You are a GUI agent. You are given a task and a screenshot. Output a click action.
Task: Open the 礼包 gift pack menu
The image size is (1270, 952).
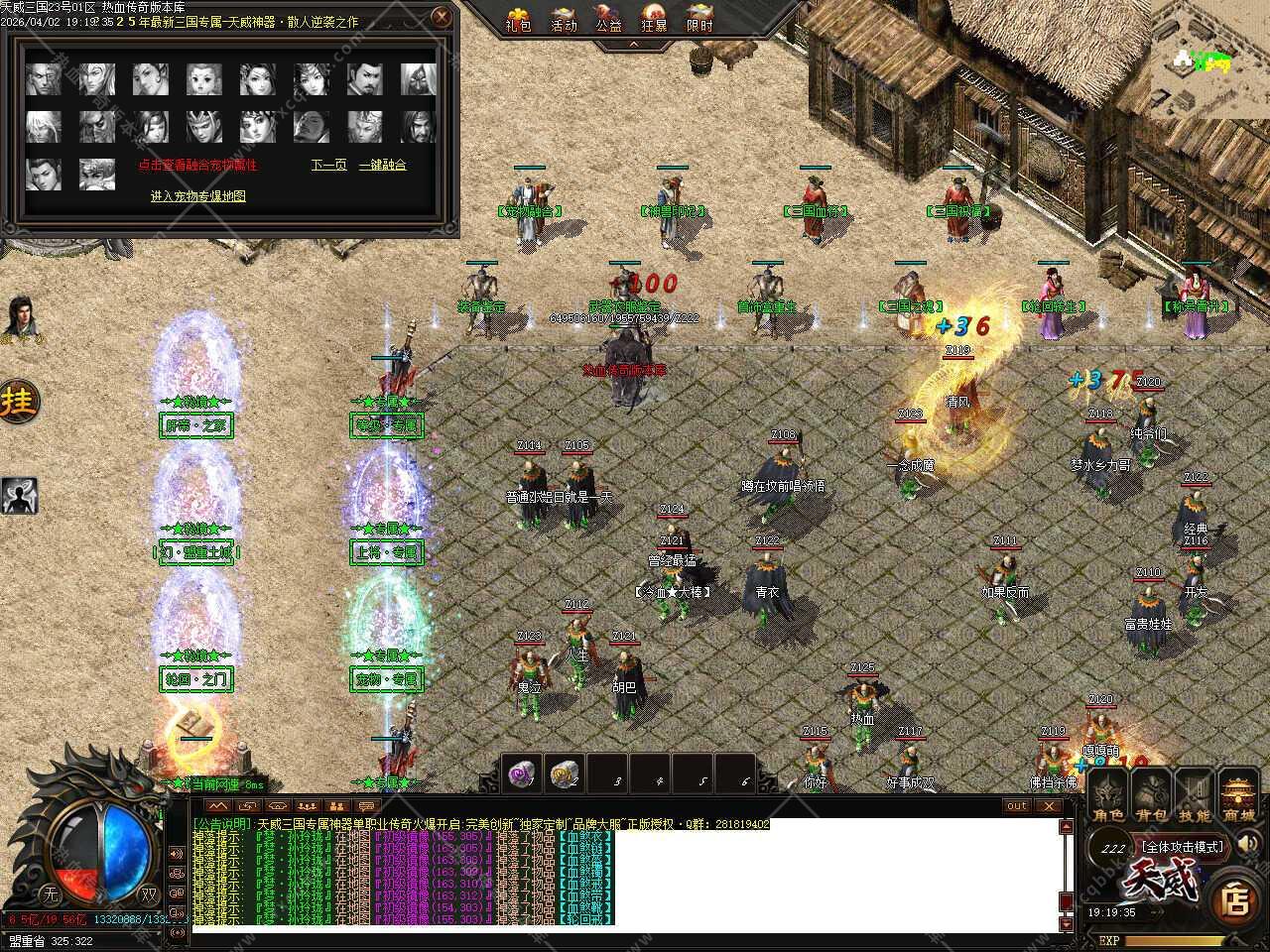pos(519,19)
